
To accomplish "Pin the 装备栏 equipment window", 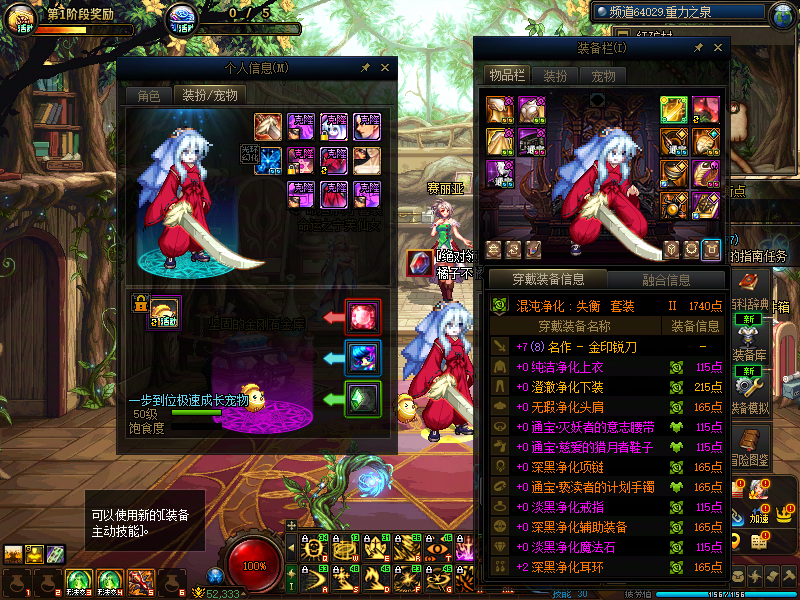I will (x=696, y=47).
